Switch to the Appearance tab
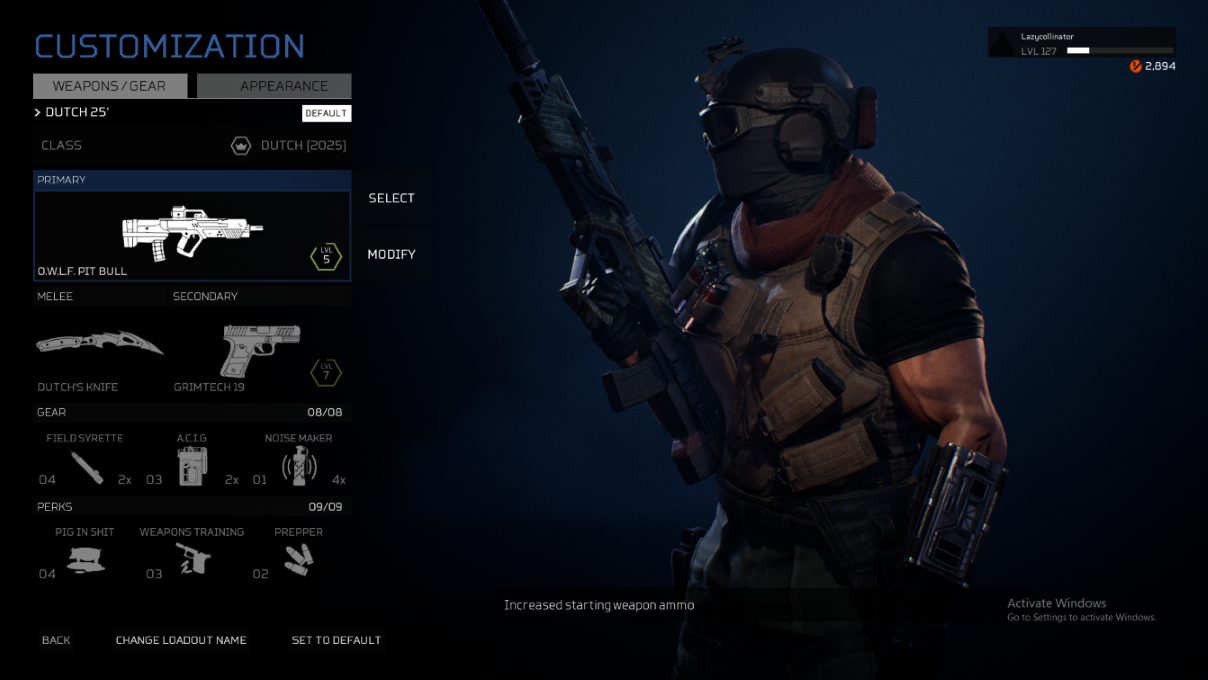The width and height of the screenshot is (1208, 680). click(274, 86)
